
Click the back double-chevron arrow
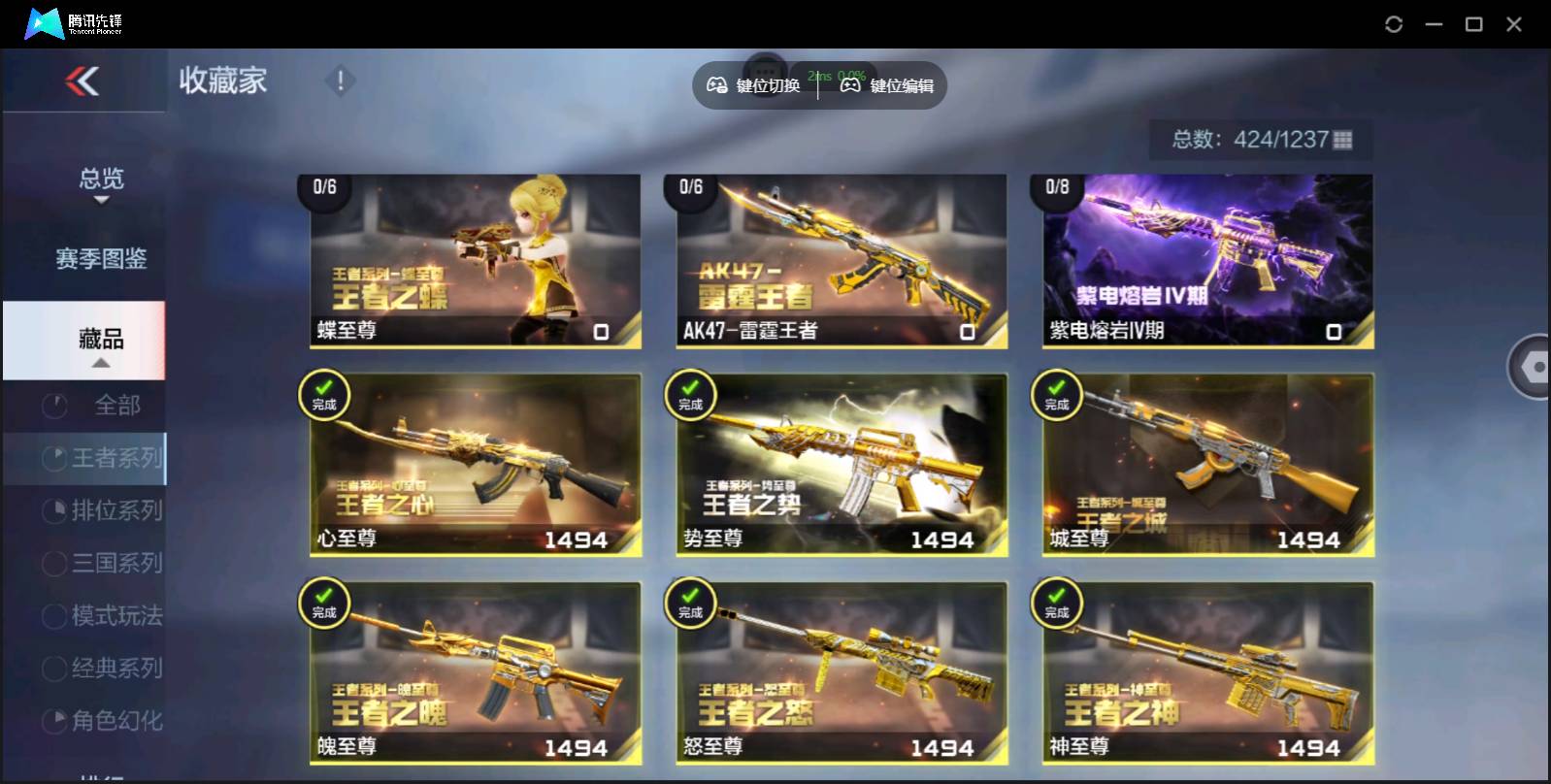point(83,82)
